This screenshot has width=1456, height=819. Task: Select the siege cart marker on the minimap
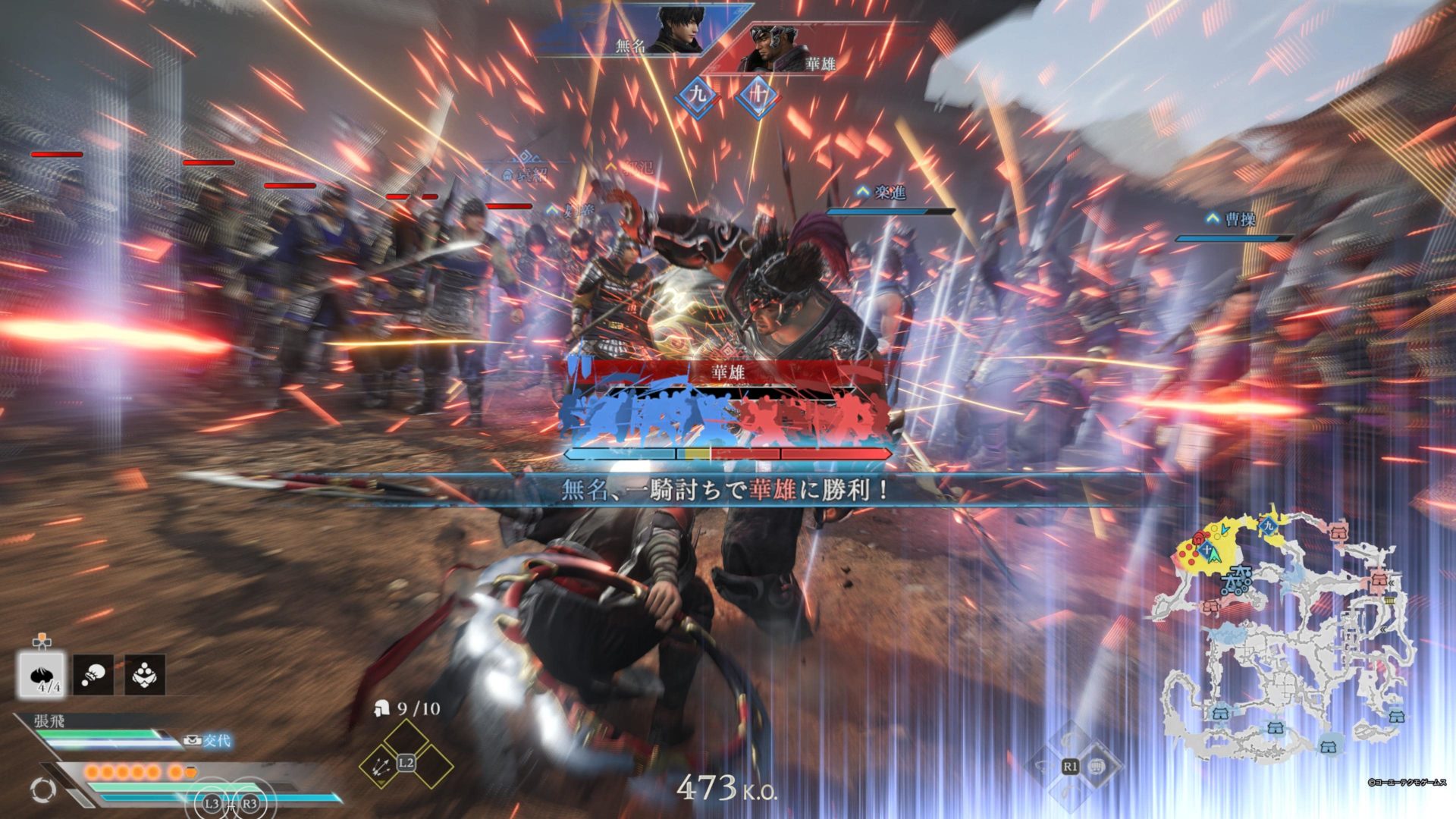(1236, 580)
